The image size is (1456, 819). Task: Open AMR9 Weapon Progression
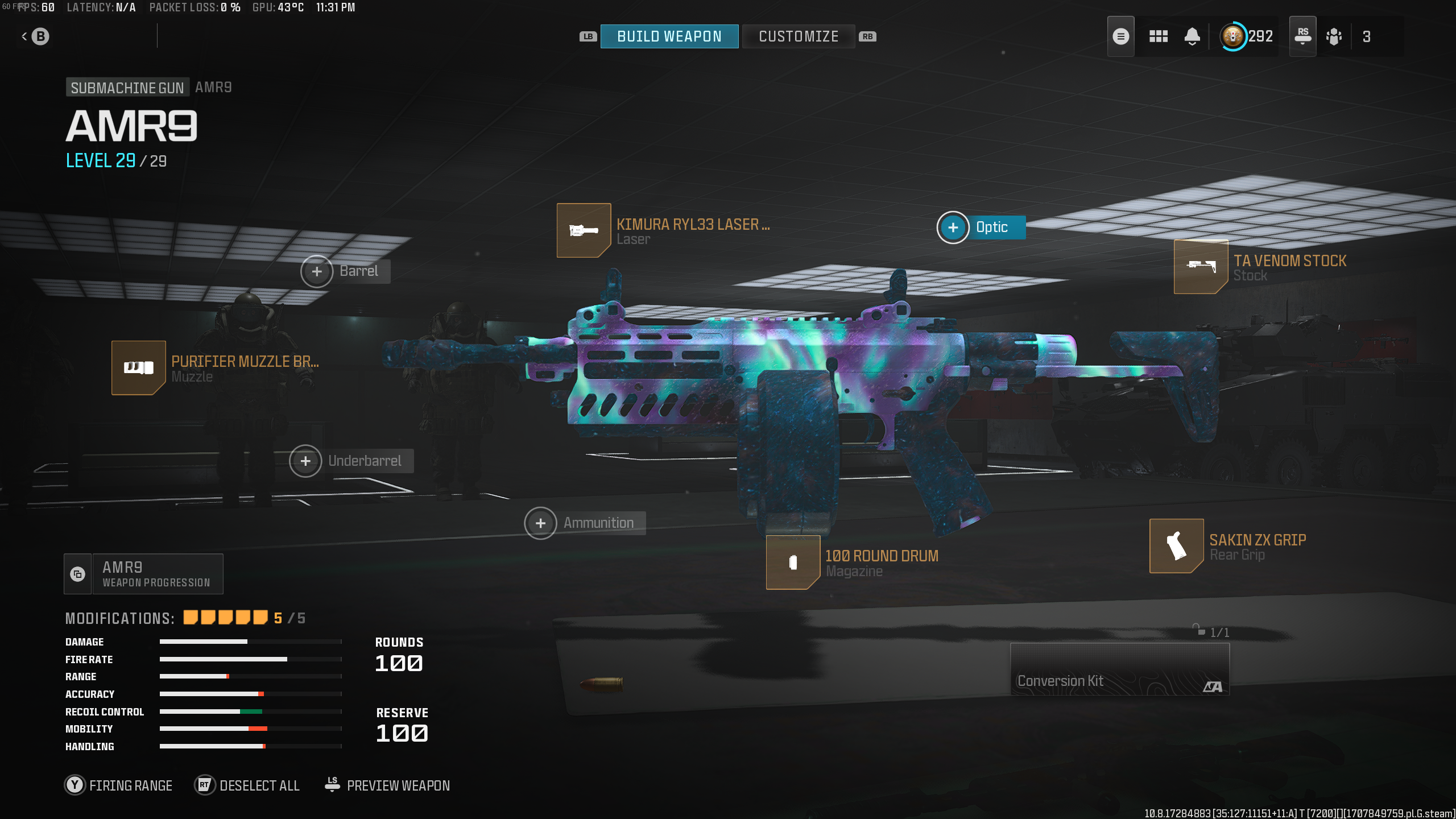pyautogui.click(x=144, y=574)
